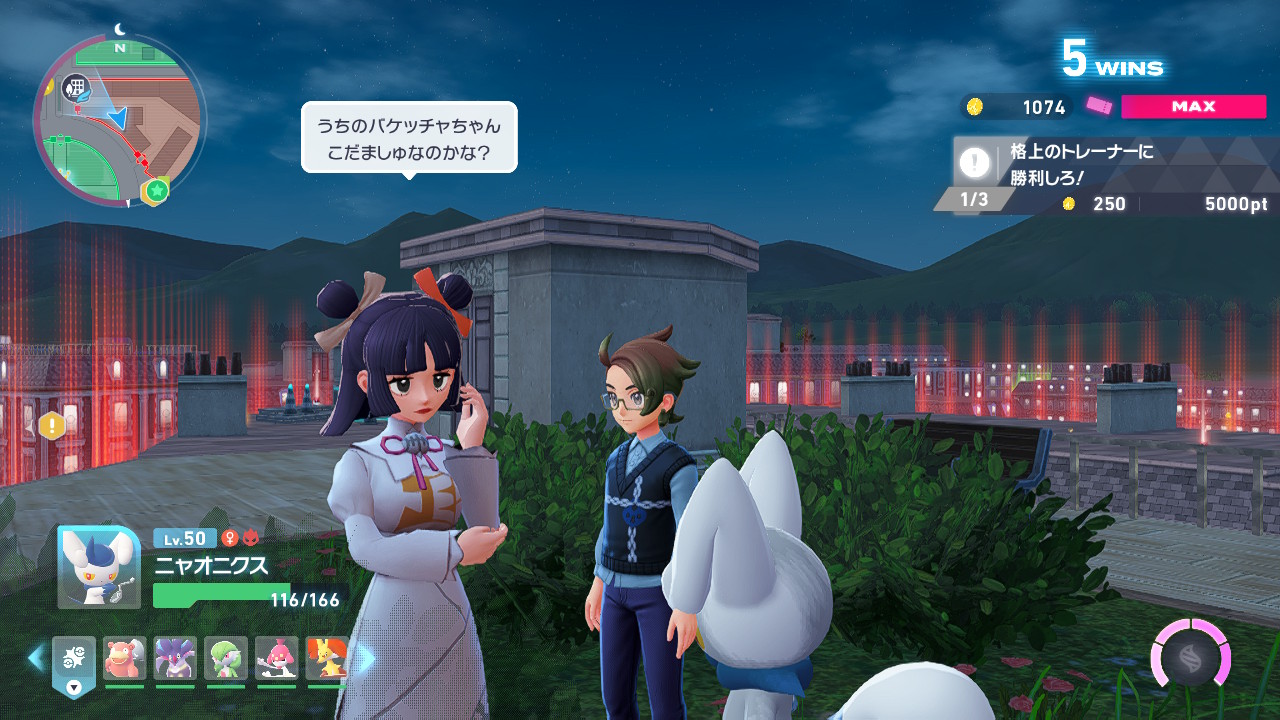Select the active Meowstic portrait
The width and height of the screenshot is (1280, 720).
point(99,567)
